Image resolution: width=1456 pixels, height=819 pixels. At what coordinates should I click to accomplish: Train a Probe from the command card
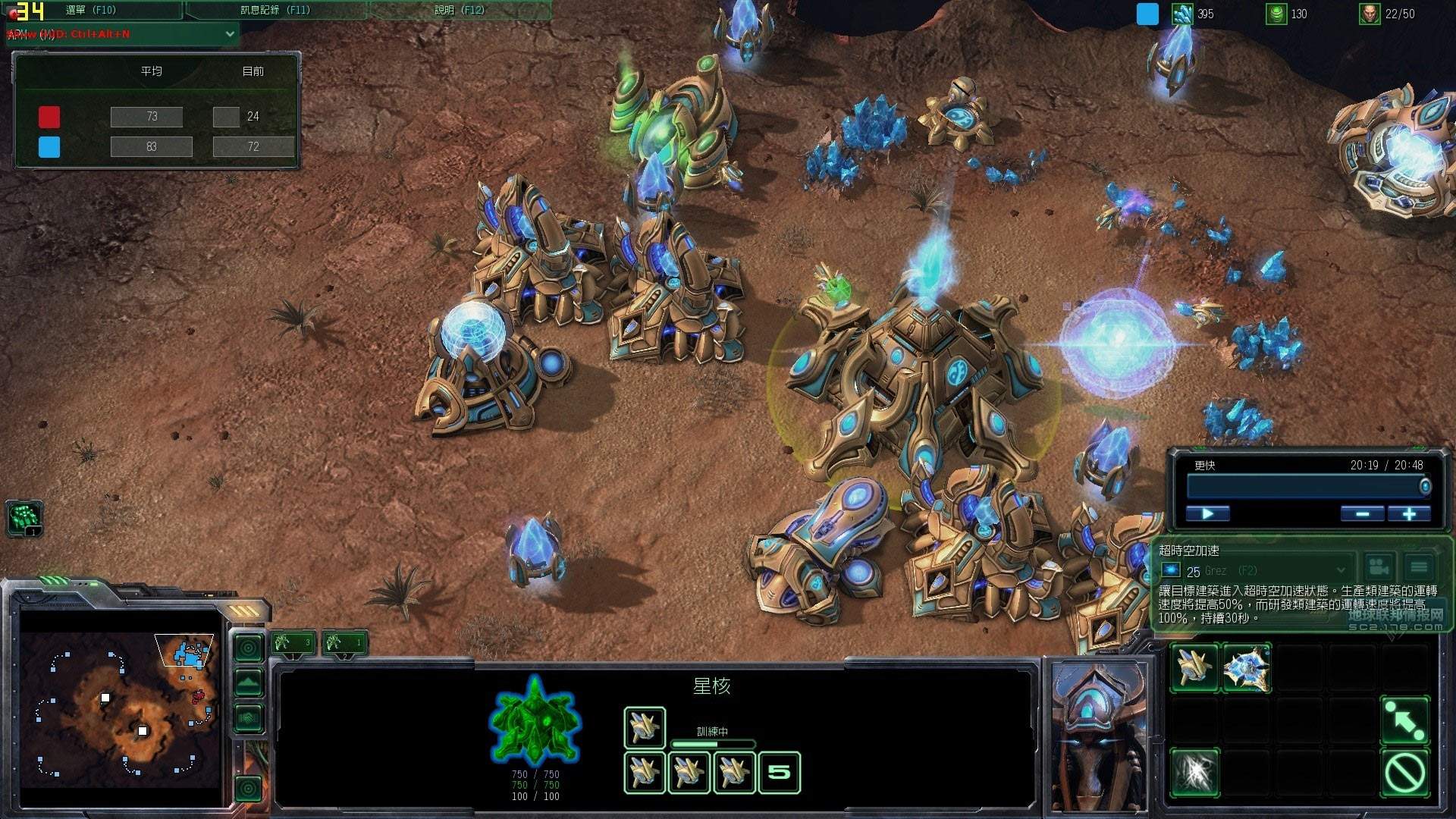click(1194, 668)
